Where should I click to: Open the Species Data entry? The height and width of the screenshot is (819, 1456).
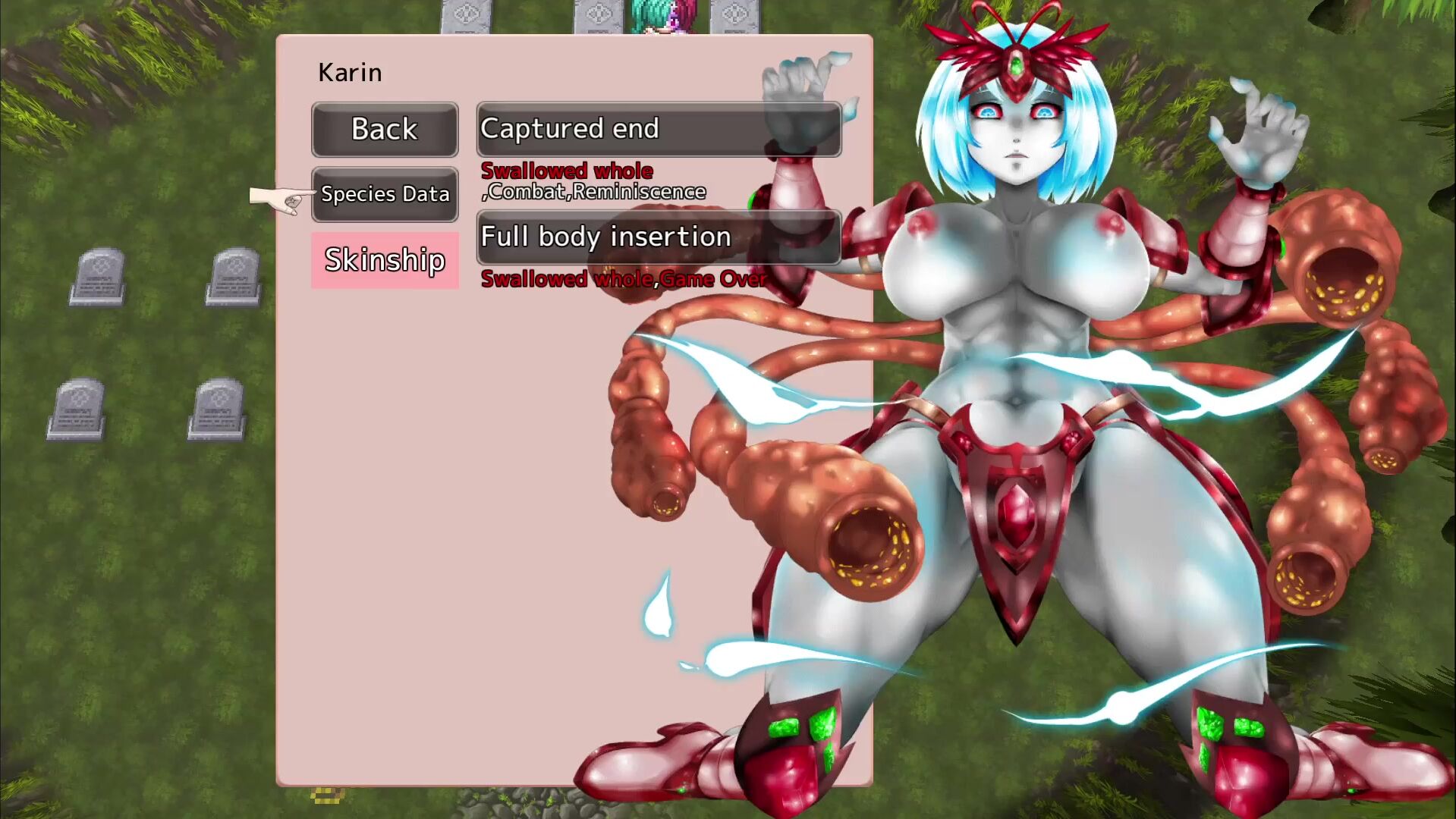tap(385, 194)
